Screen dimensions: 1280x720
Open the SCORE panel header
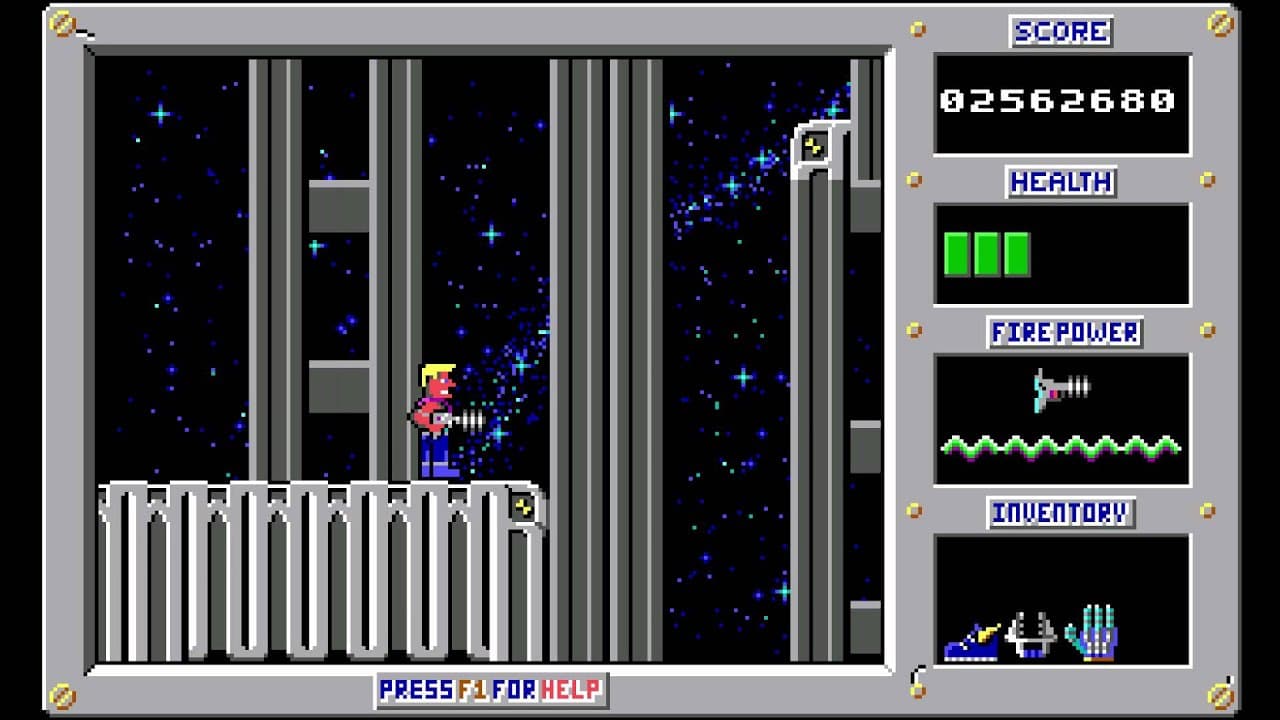click(x=1062, y=29)
